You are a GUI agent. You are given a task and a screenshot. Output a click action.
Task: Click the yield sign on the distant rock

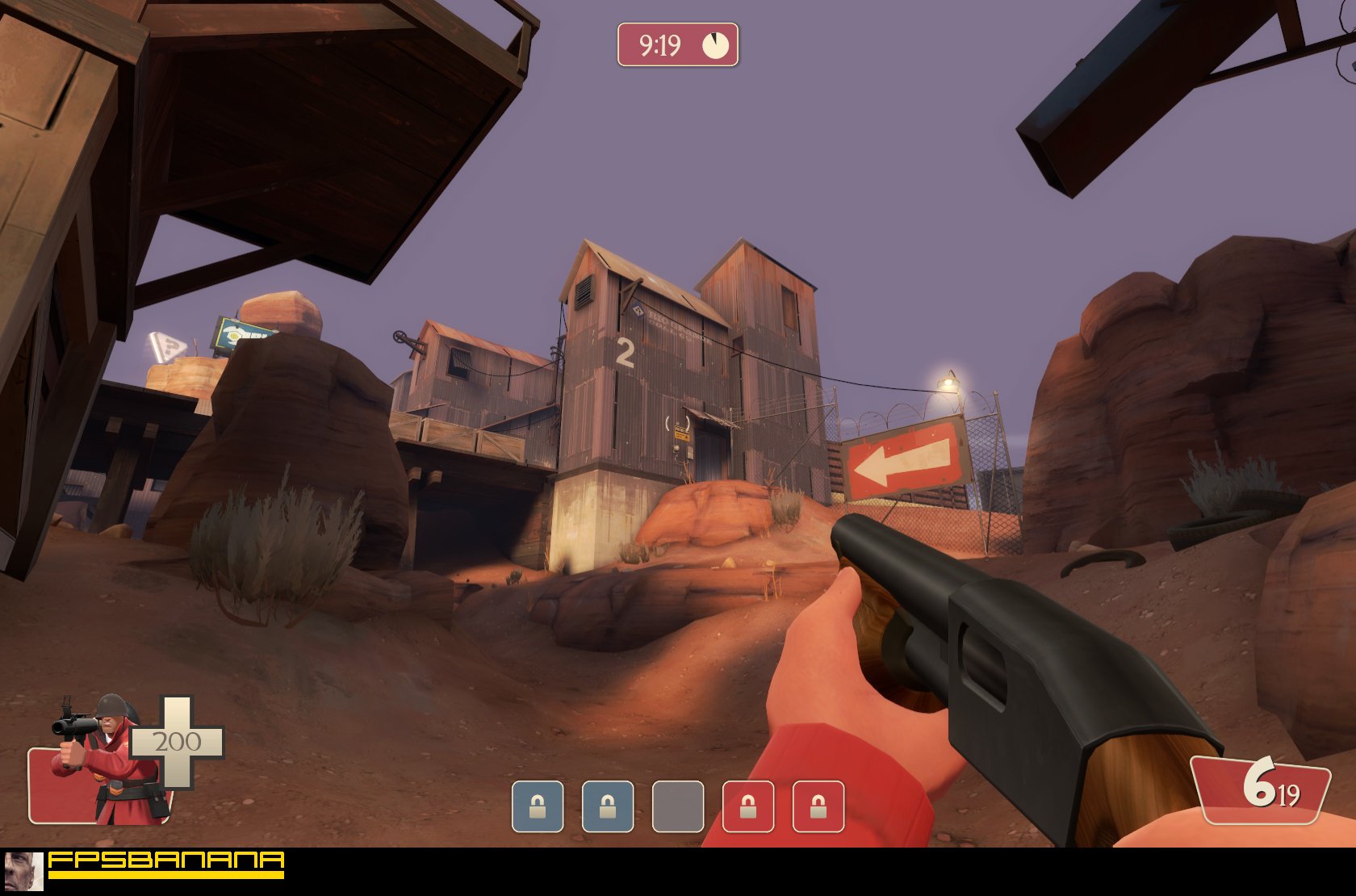click(x=168, y=349)
